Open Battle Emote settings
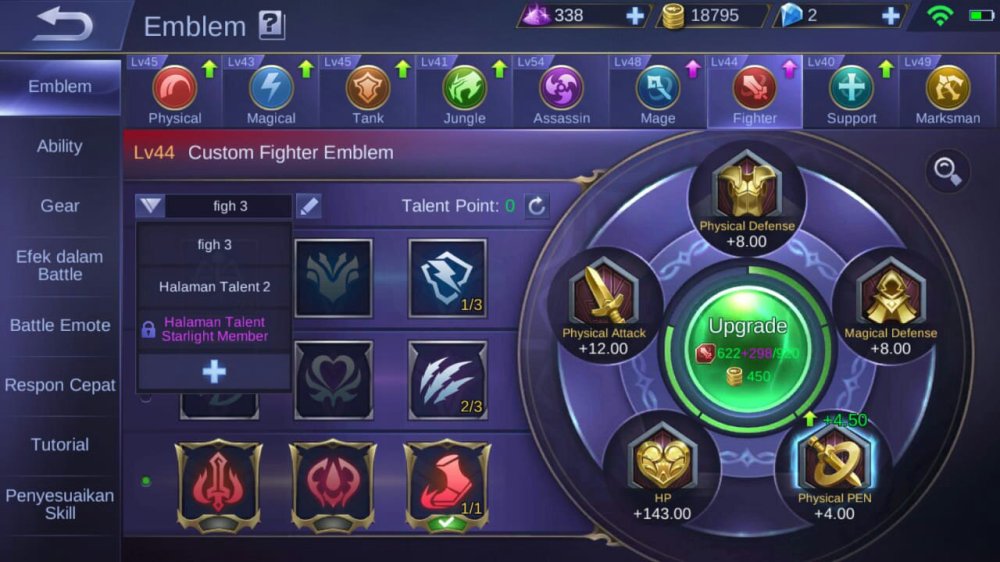Image resolution: width=1000 pixels, height=562 pixels. pos(60,325)
